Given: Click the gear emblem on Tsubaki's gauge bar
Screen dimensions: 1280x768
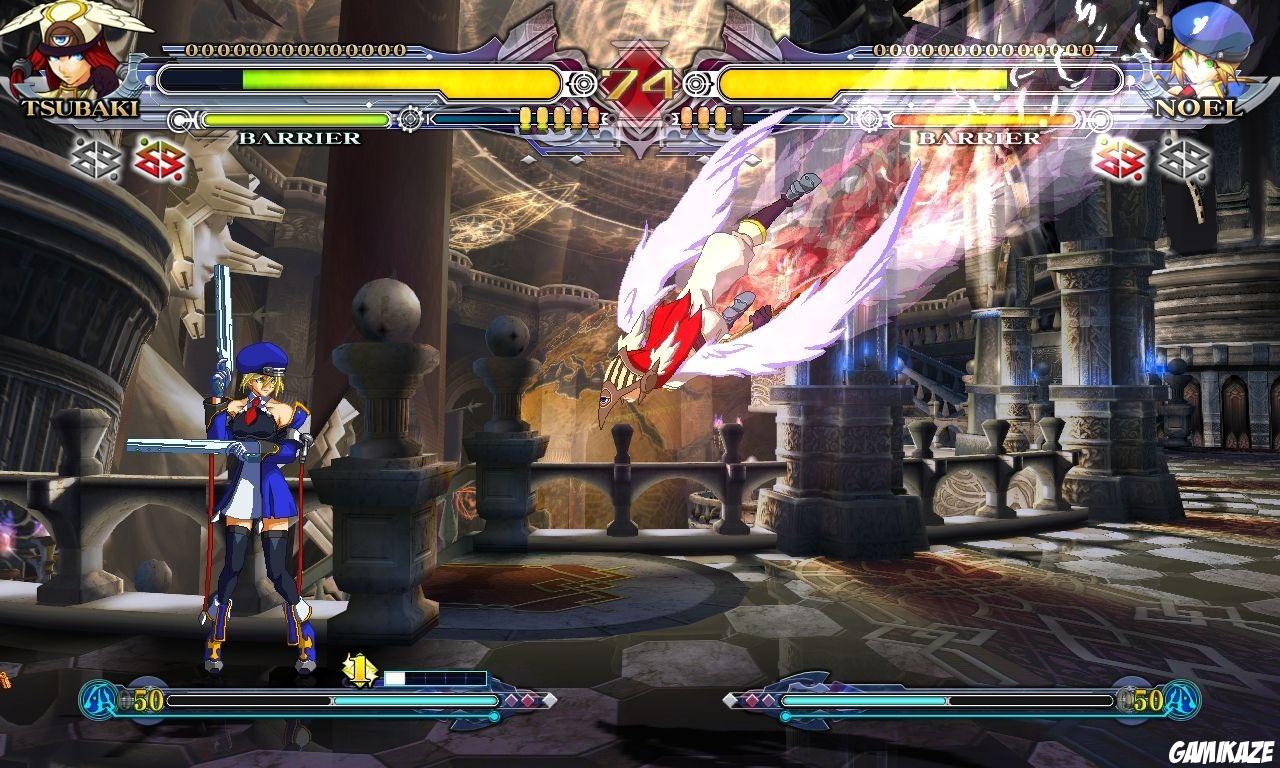Looking at the screenshot, I should point(410,120).
